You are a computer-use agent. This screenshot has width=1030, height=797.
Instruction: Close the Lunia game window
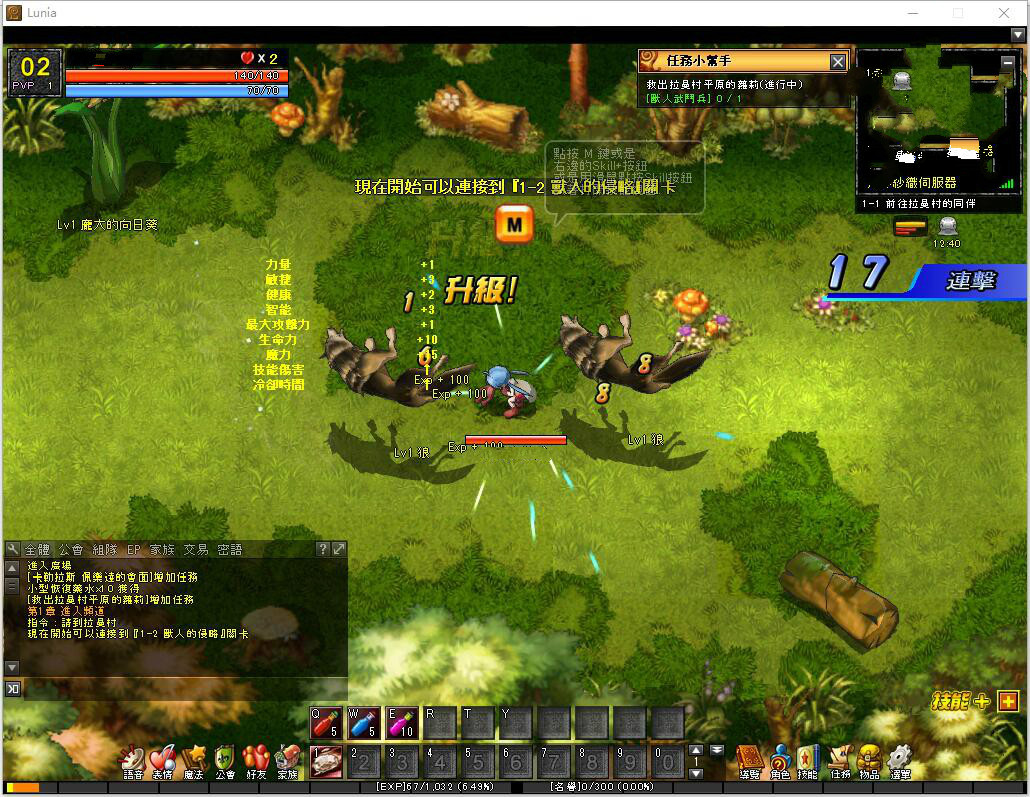tap(1003, 13)
